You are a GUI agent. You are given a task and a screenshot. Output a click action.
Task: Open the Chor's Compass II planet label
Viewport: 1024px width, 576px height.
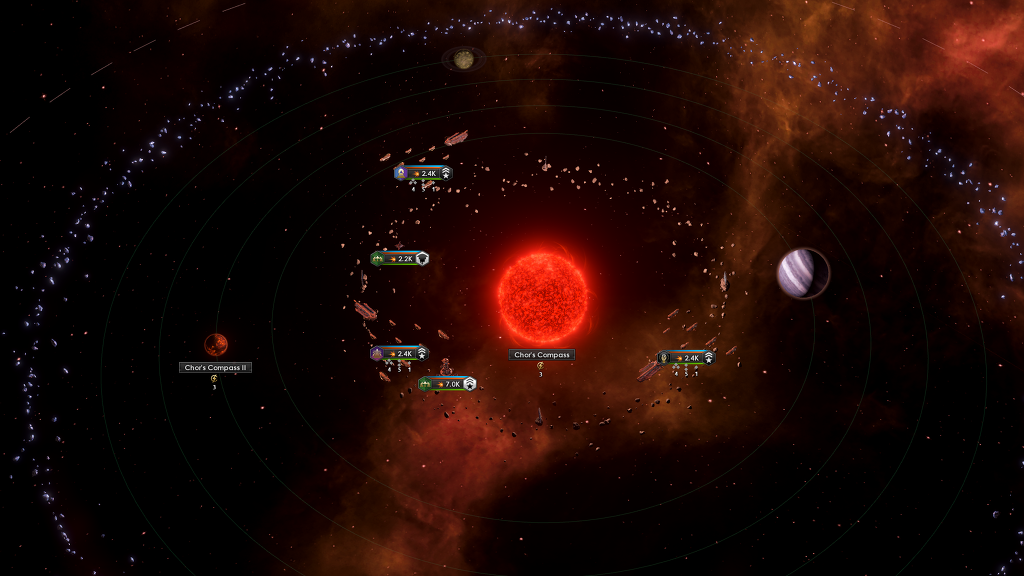[x=215, y=367]
